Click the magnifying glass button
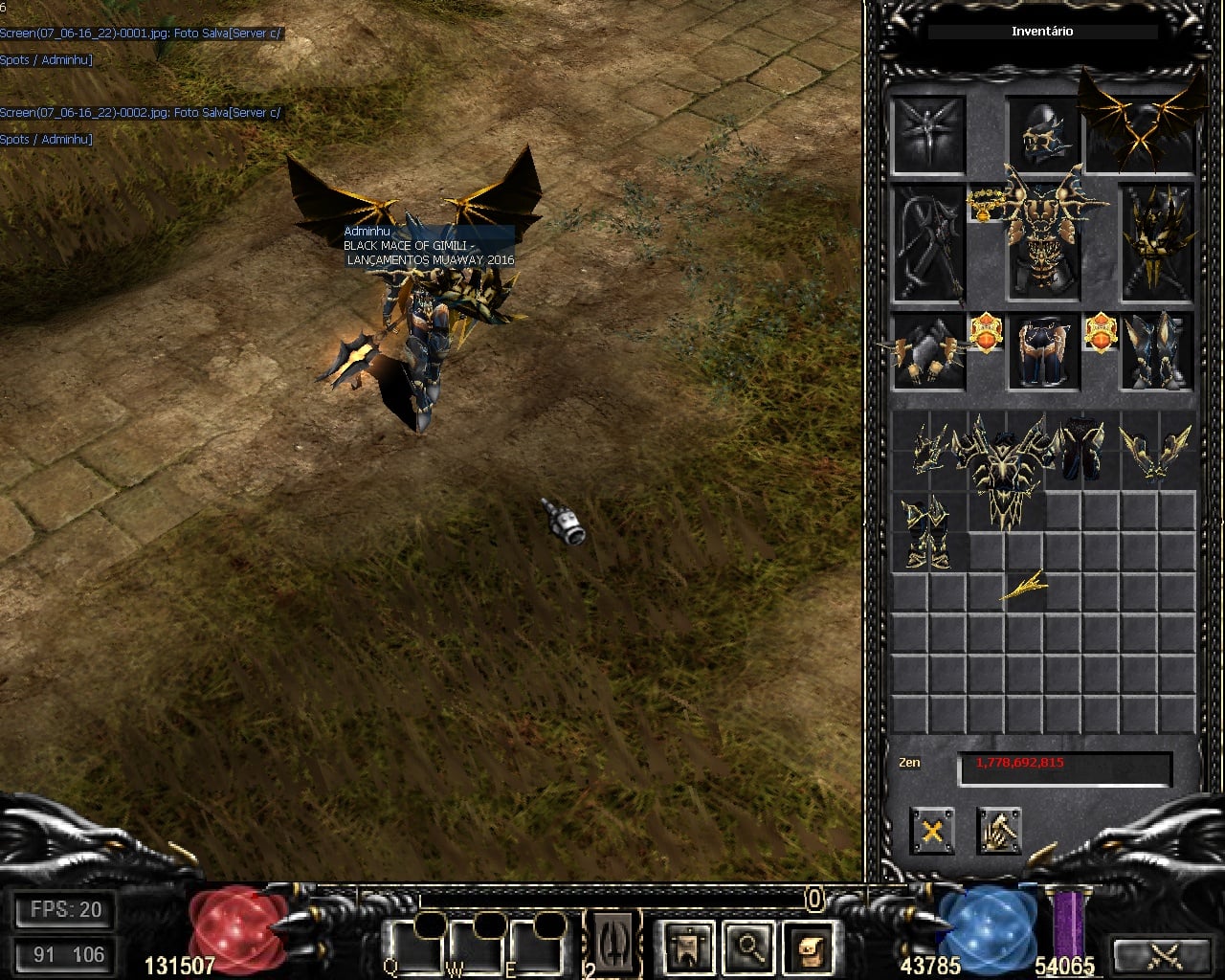 749,947
